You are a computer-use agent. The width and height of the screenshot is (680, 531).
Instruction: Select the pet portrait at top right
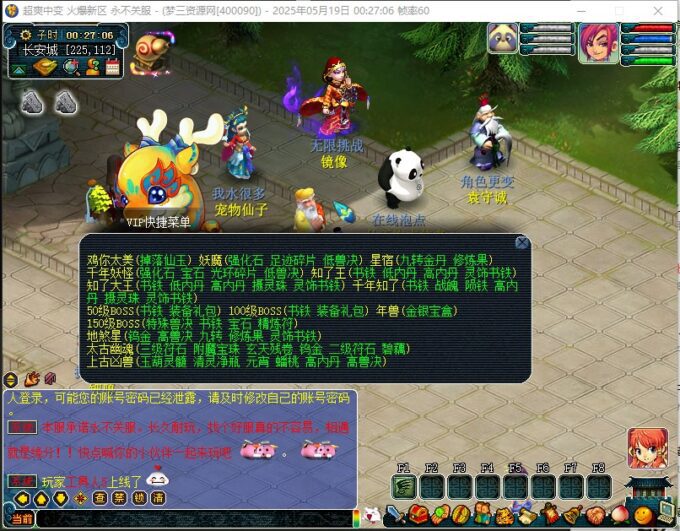[502, 38]
